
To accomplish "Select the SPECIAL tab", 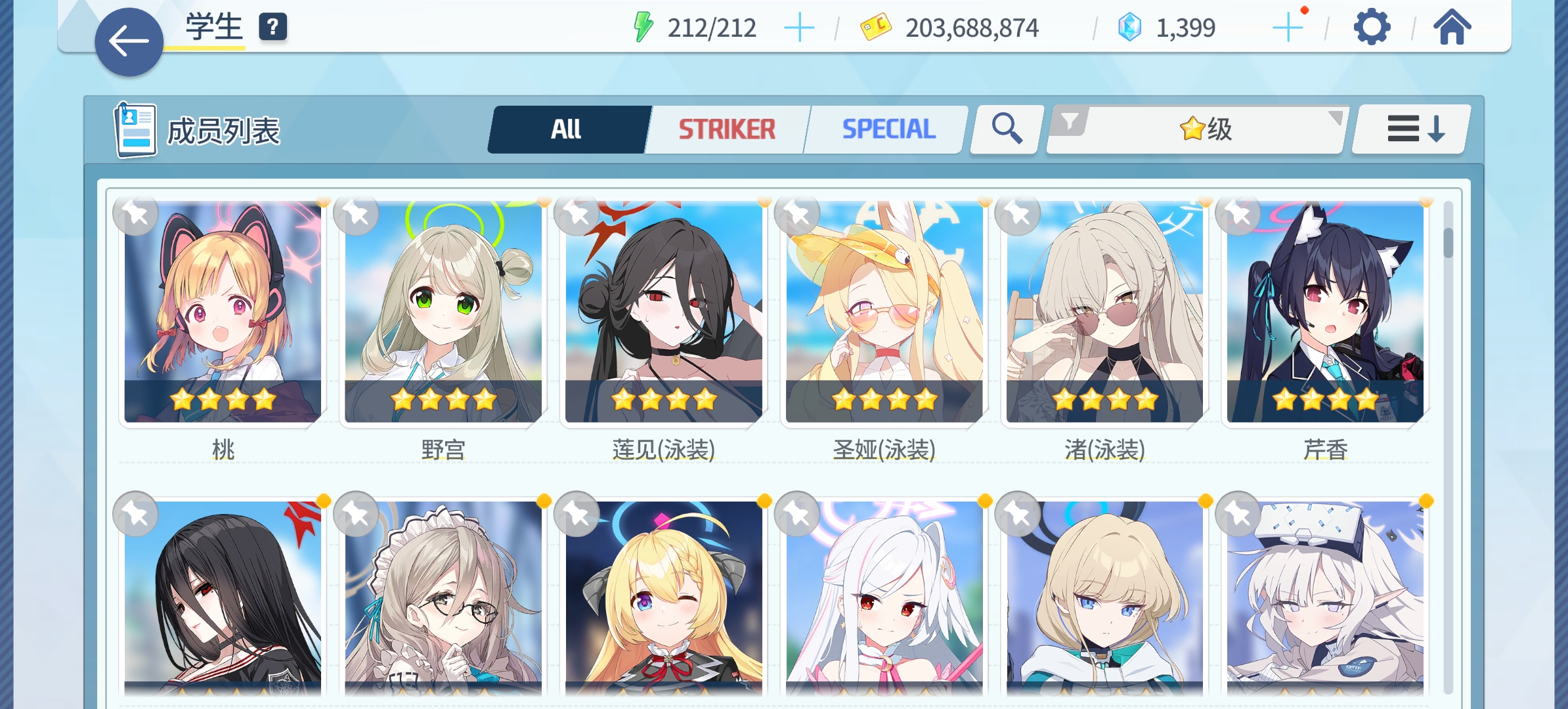I will click(888, 128).
